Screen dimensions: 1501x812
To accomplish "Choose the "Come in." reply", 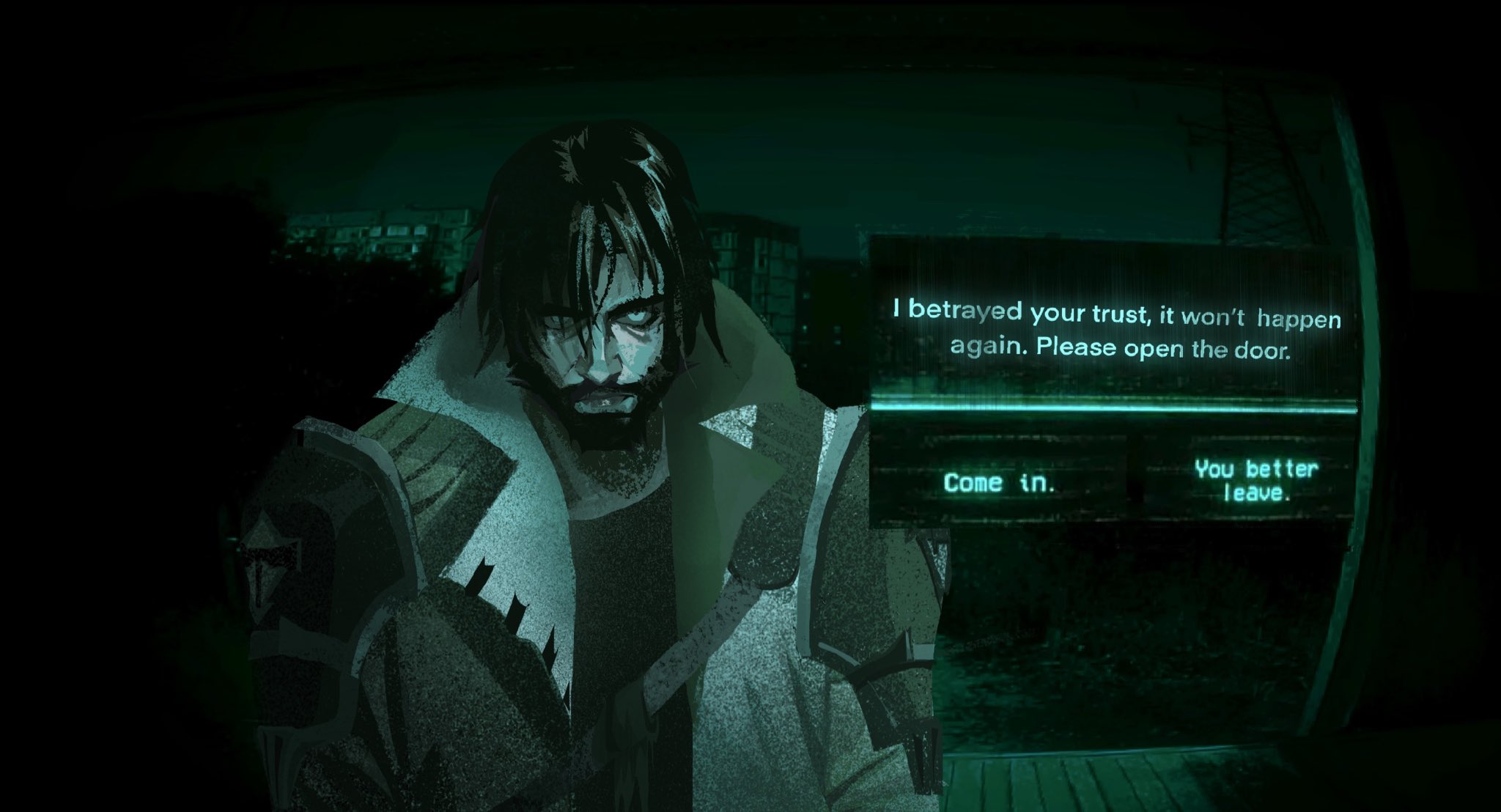I will 1000,483.
